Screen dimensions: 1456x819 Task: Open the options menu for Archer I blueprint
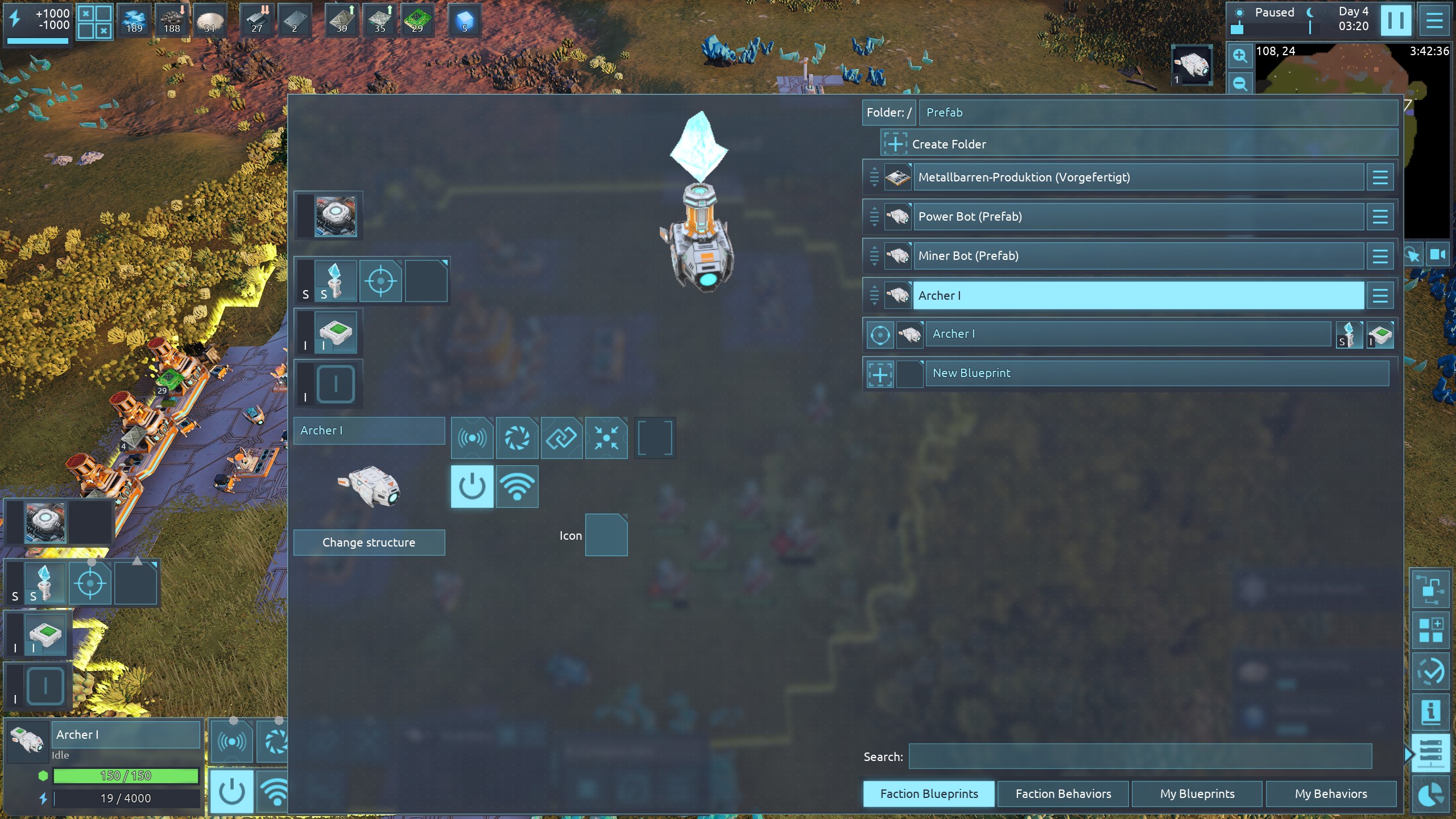(x=1380, y=296)
